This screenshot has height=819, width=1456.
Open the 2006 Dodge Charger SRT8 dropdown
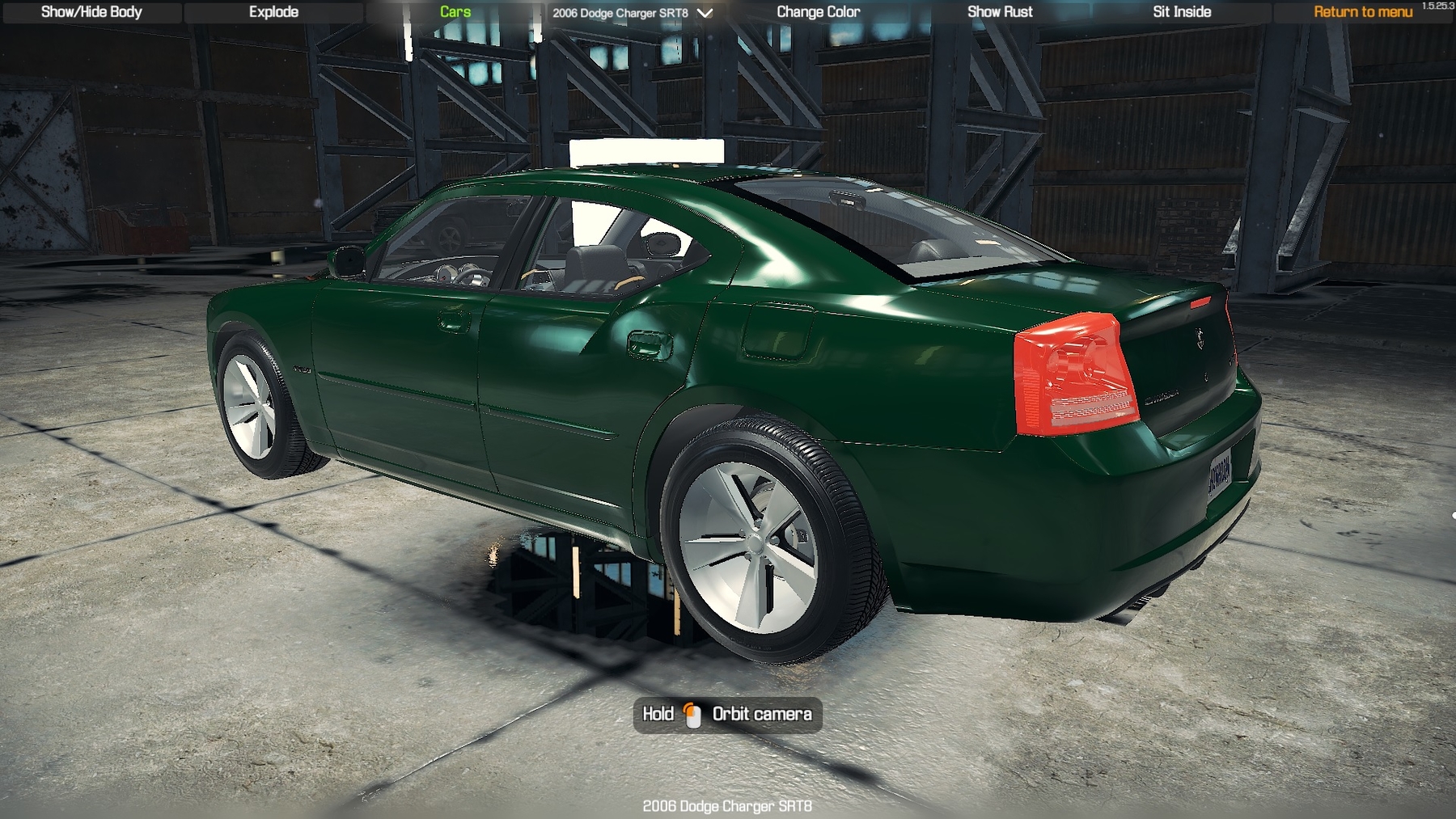632,13
